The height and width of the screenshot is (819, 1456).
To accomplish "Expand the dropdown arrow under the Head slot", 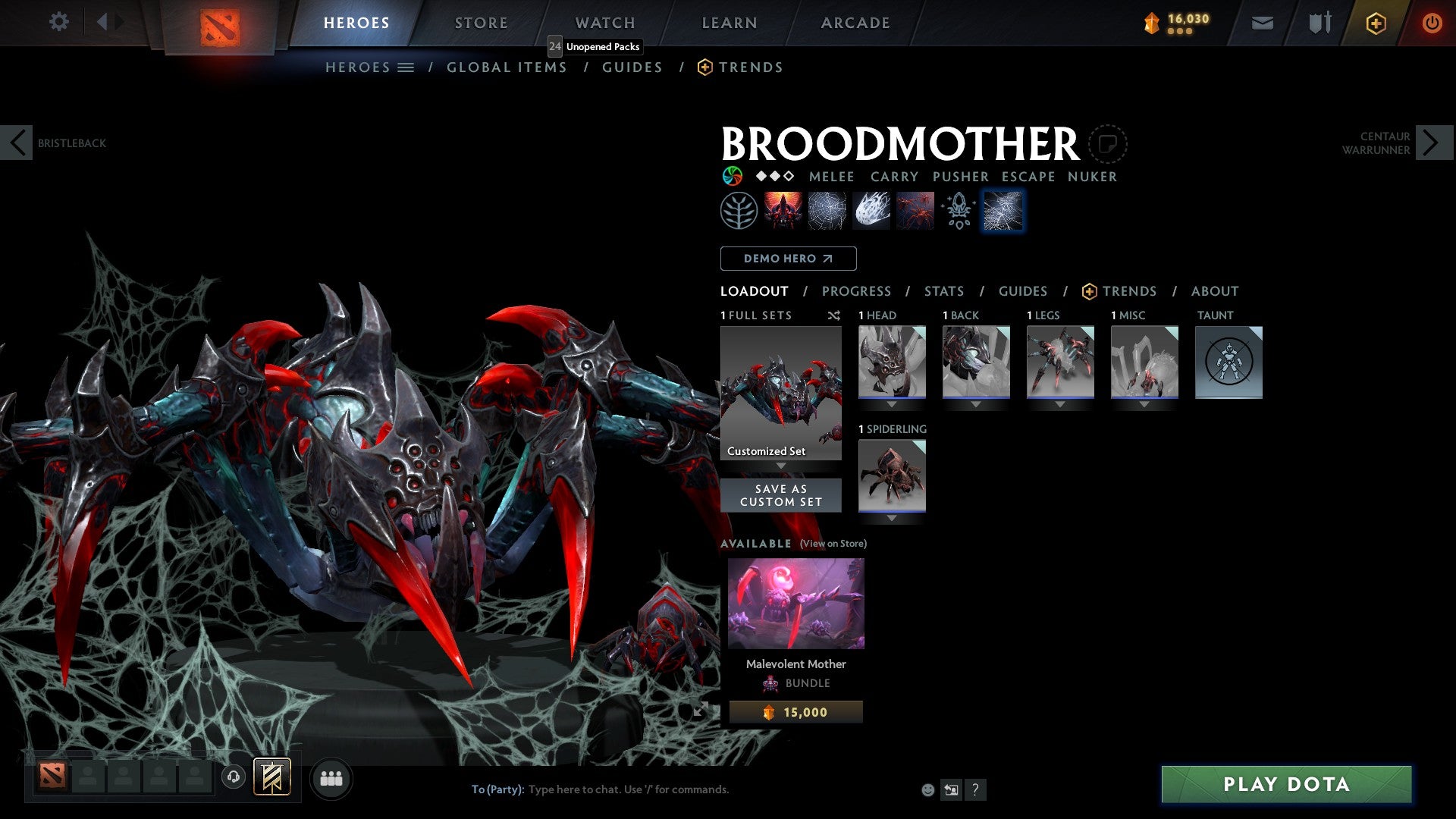I will click(x=892, y=404).
